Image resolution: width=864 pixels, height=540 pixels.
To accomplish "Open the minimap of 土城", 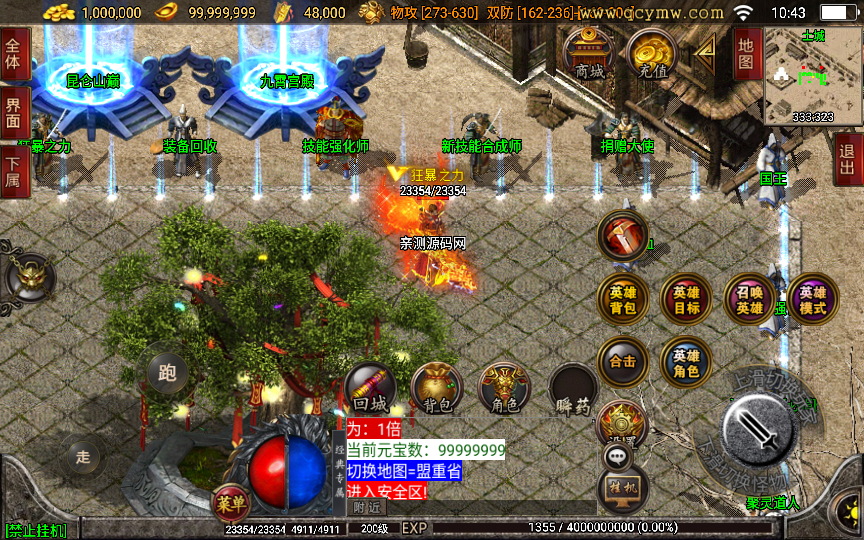I will click(x=813, y=76).
